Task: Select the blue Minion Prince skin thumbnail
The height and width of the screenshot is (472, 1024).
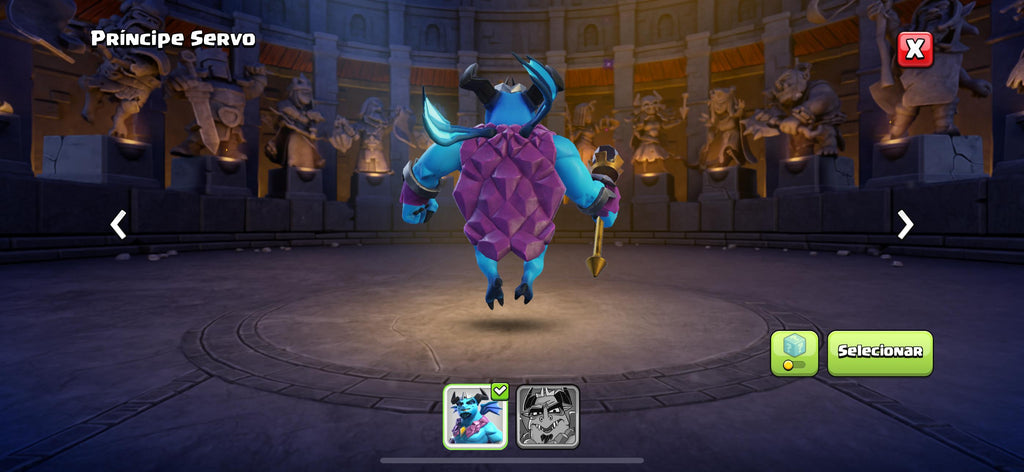Action: point(475,416)
